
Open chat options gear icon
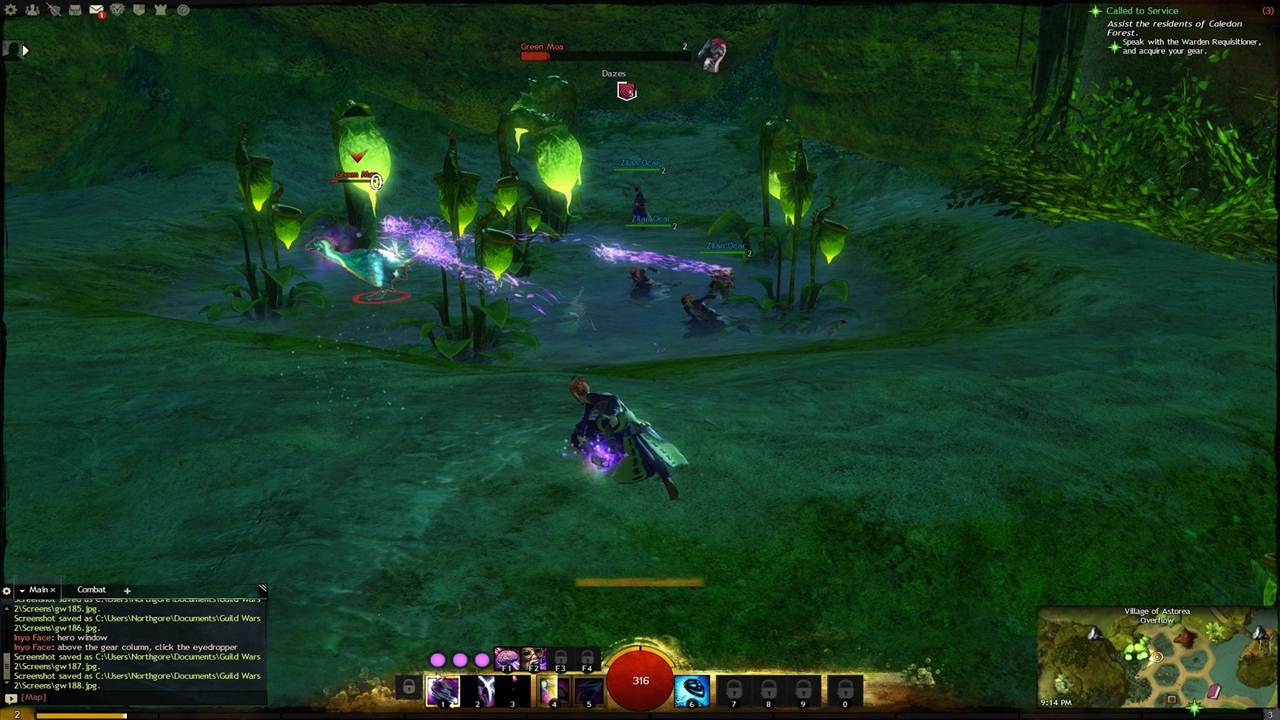(x=6, y=591)
